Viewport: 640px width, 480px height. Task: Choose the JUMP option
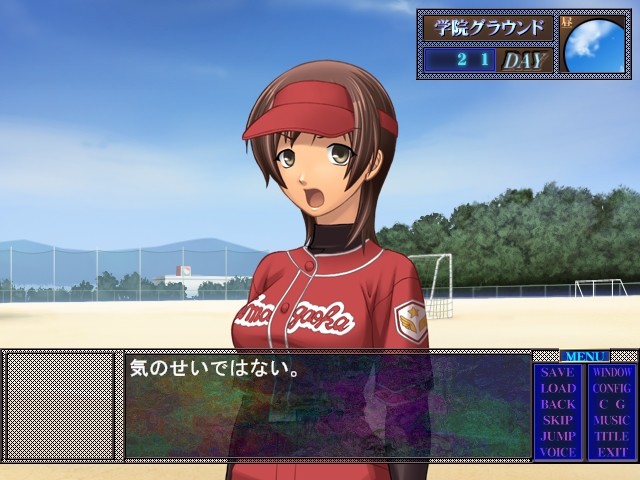click(x=557, y=437)
